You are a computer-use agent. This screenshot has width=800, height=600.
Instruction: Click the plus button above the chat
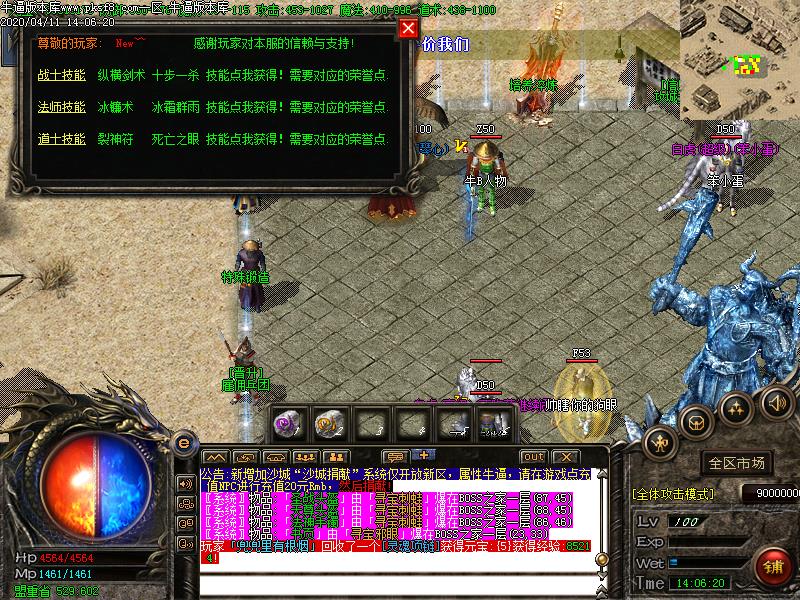(422, 456)
